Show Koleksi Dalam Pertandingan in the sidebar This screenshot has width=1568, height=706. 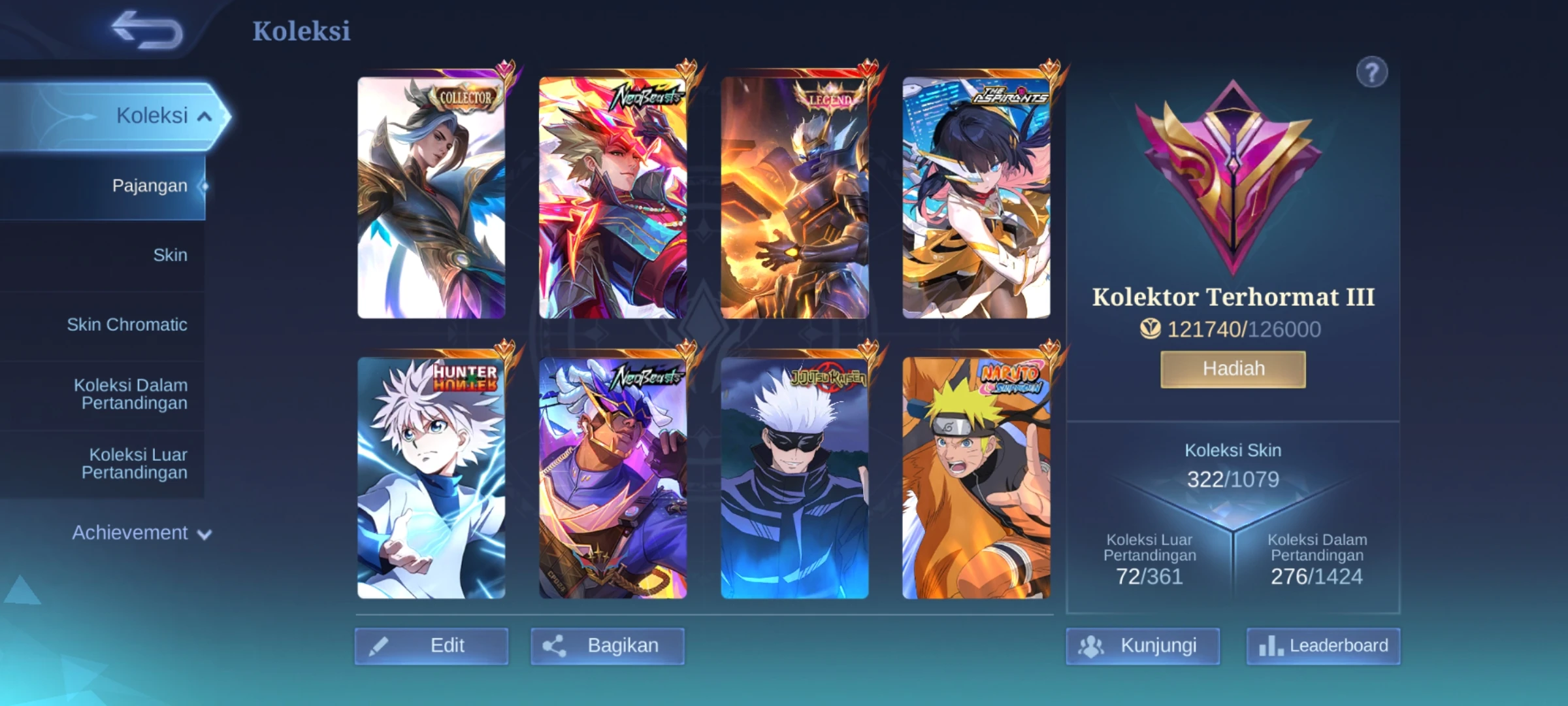(x=131, y=394)
